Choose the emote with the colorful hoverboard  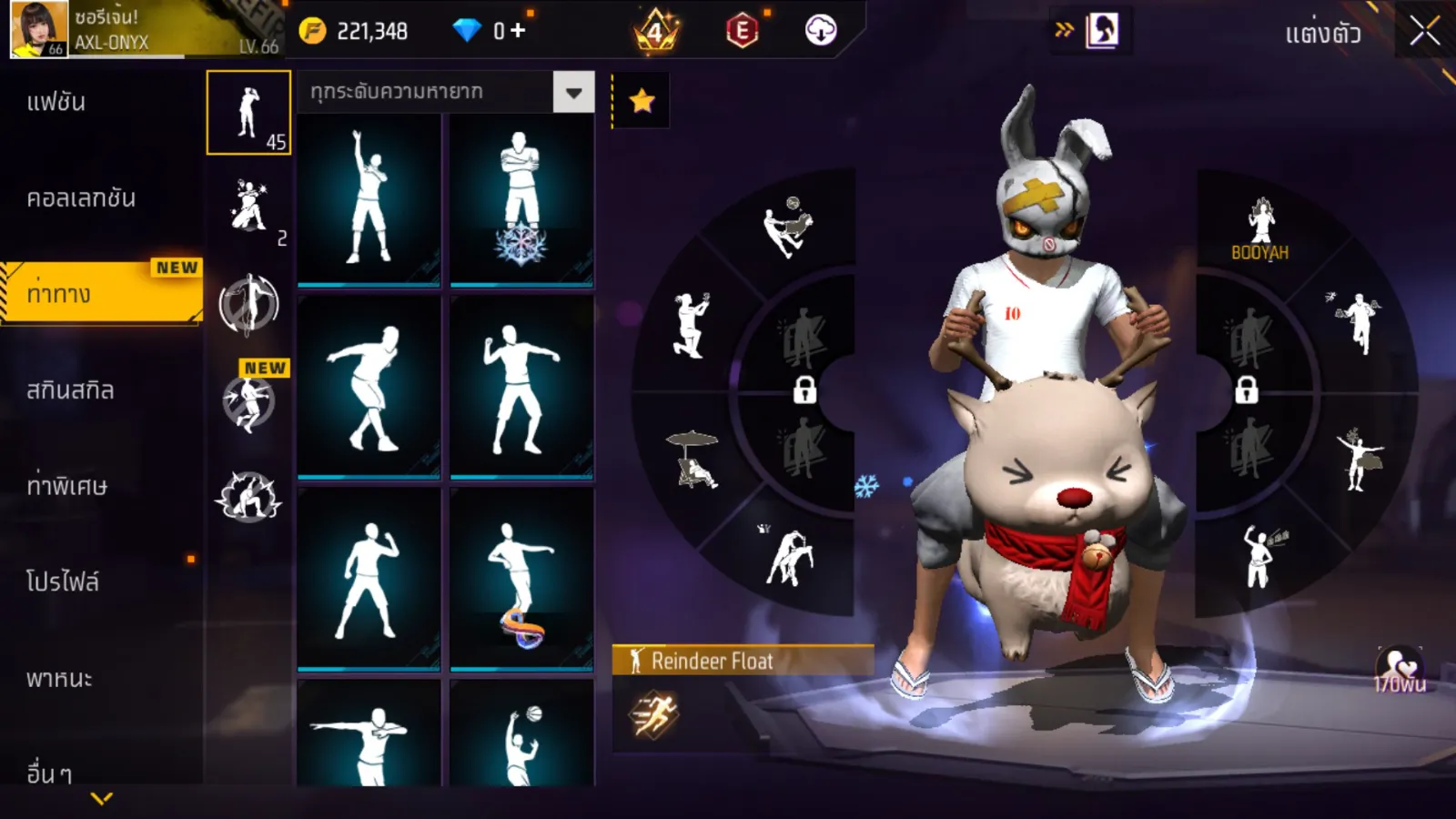pyautogui.click(x=521, y=580)
